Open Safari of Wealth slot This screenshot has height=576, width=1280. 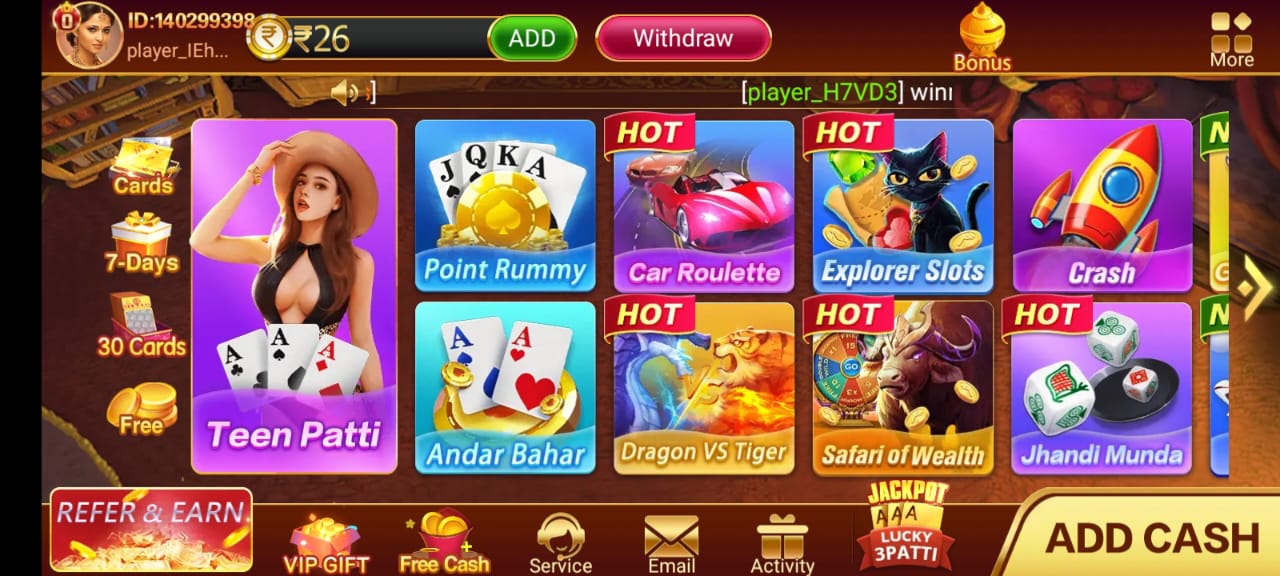[x=903, y=387]
